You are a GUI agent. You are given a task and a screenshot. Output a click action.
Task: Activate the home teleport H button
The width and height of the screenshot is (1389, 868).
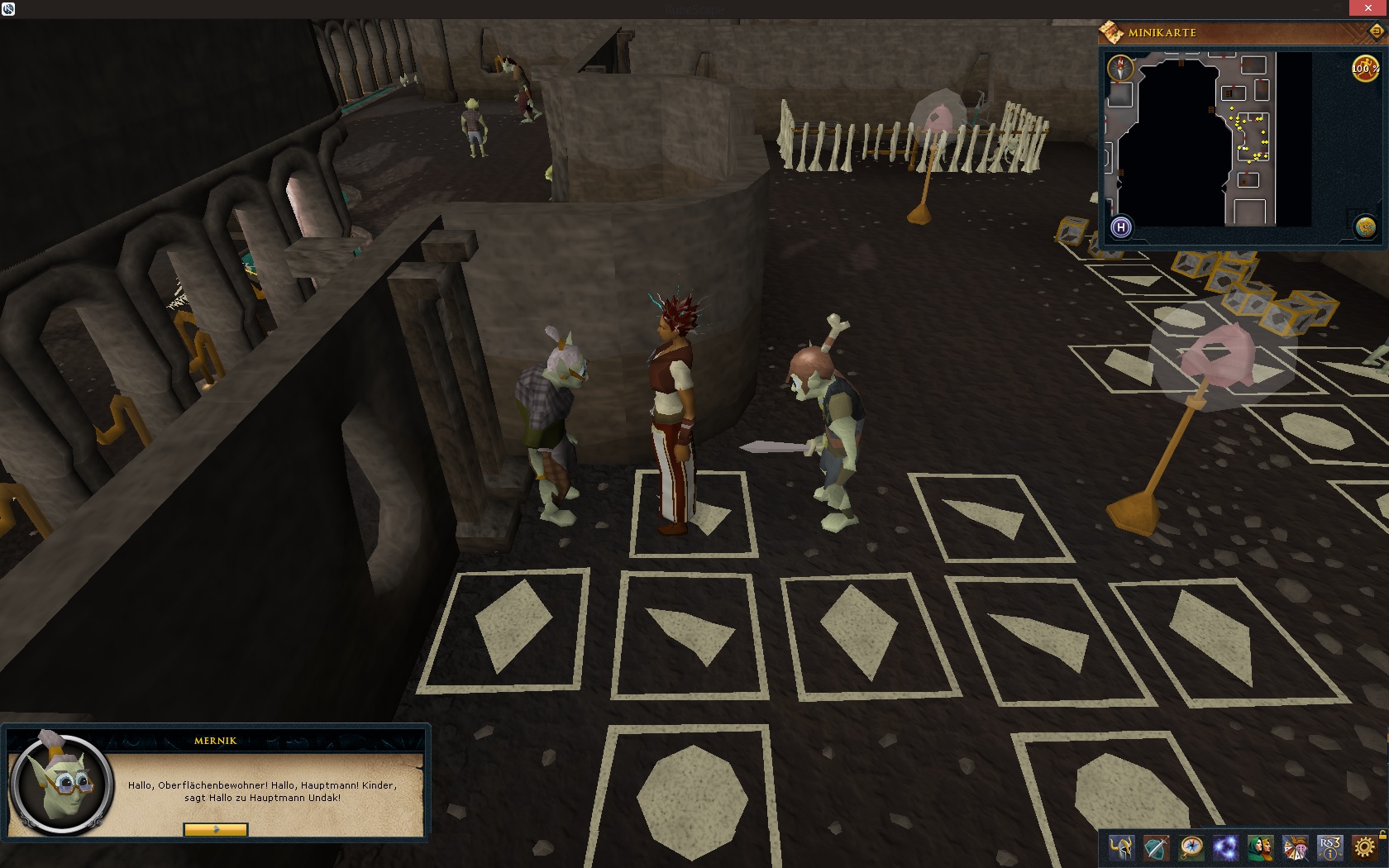pyautogui.click(x=1121, y=227)
